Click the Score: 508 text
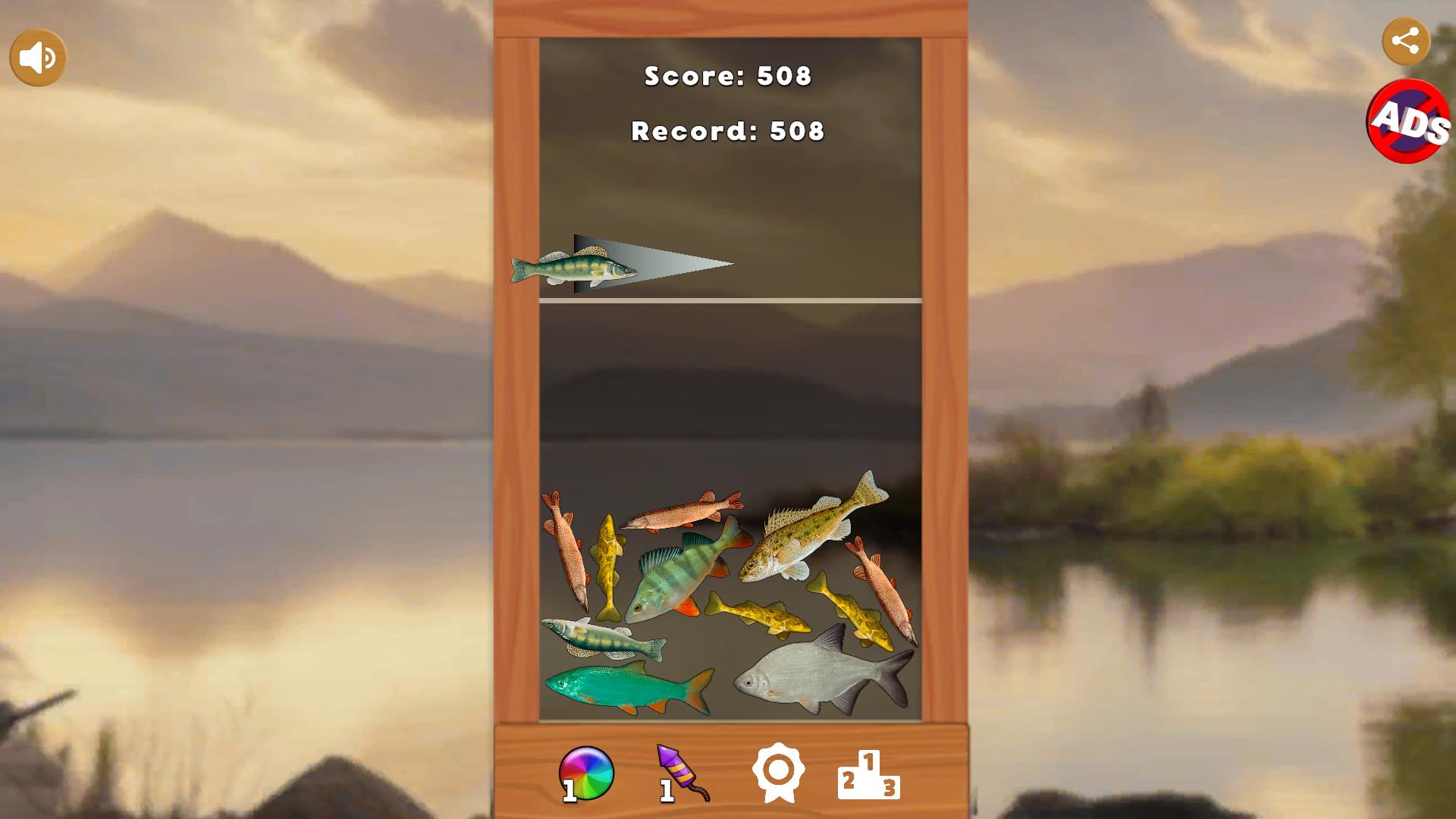This screenshot has width=1456, height=819. coord(726,75)
